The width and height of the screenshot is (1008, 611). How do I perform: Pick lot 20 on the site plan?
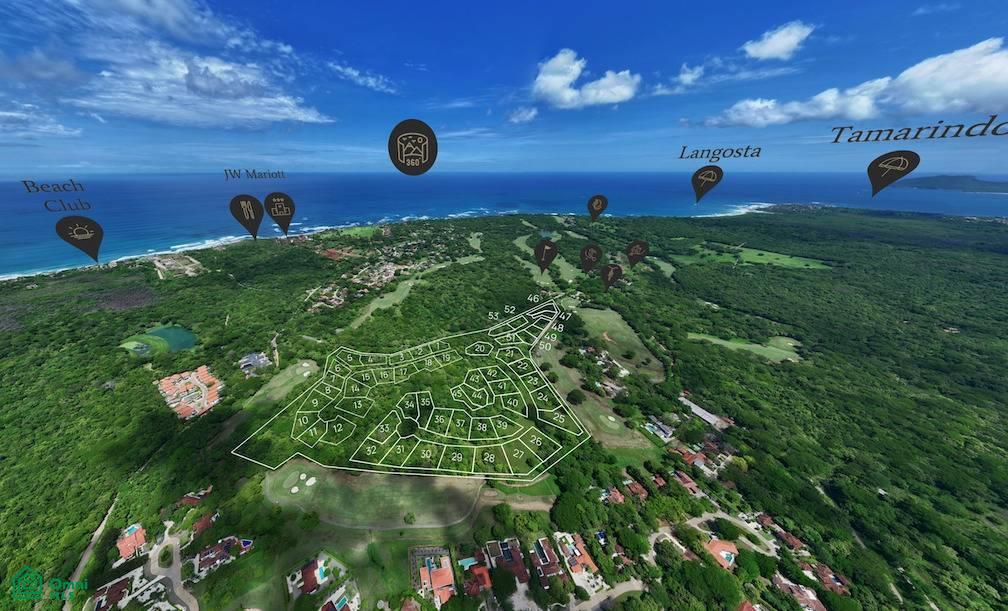point(479,349)
